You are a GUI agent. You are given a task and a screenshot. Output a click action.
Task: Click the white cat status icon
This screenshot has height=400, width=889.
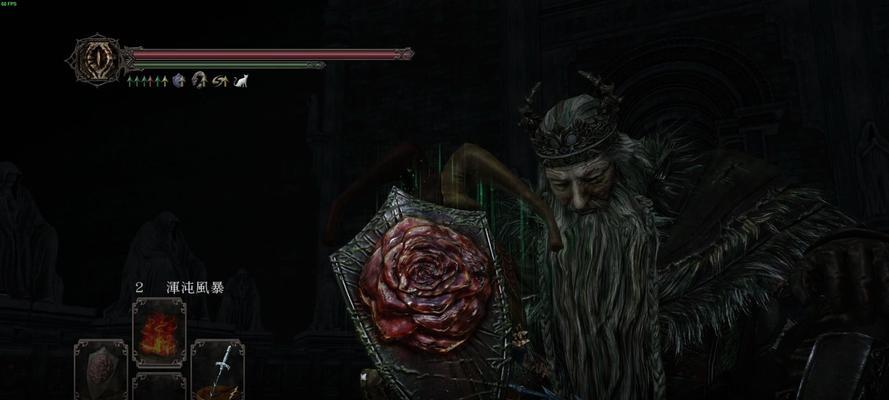[240, 80]
